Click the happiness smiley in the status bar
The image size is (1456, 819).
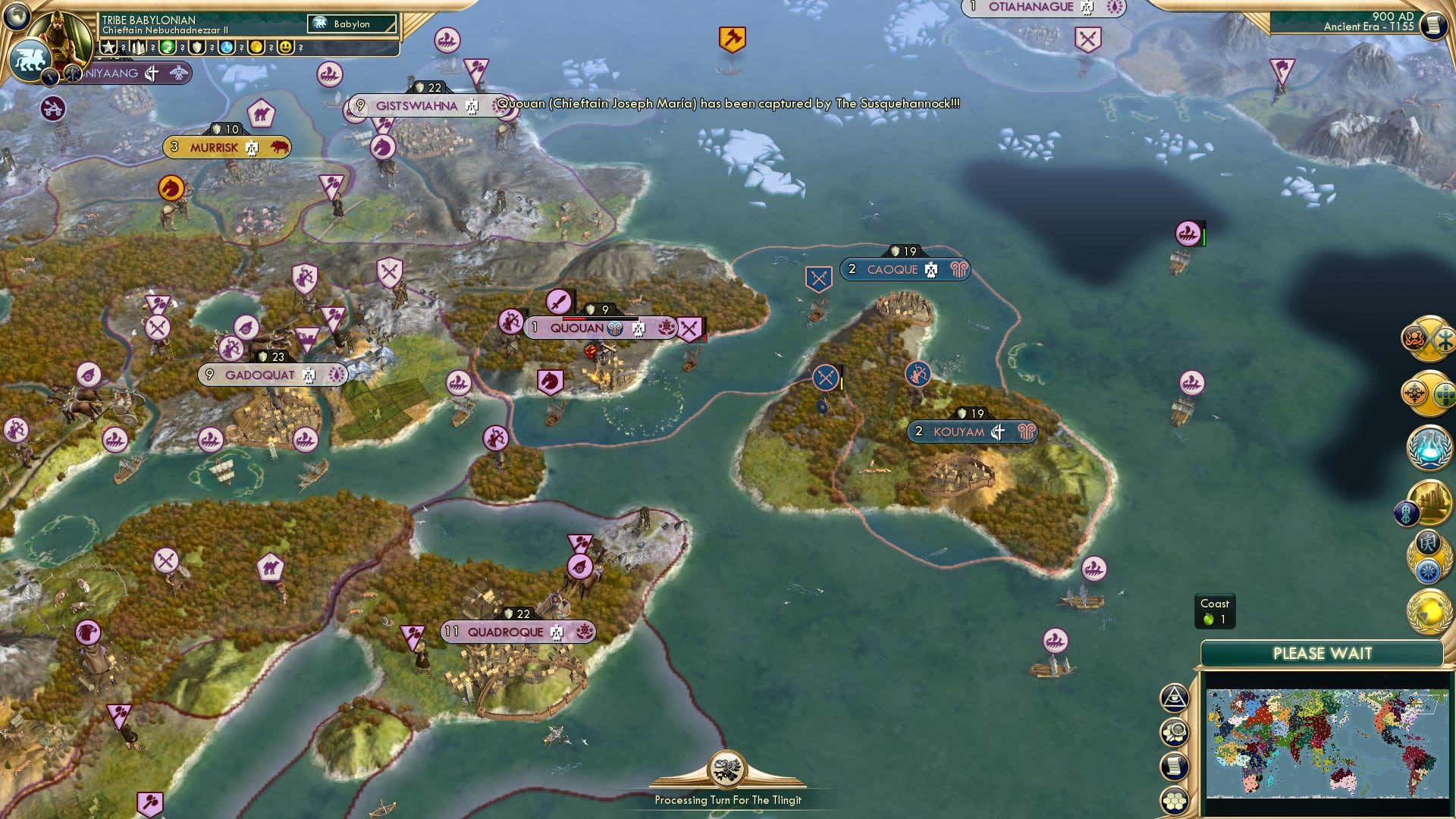(285, 48)
